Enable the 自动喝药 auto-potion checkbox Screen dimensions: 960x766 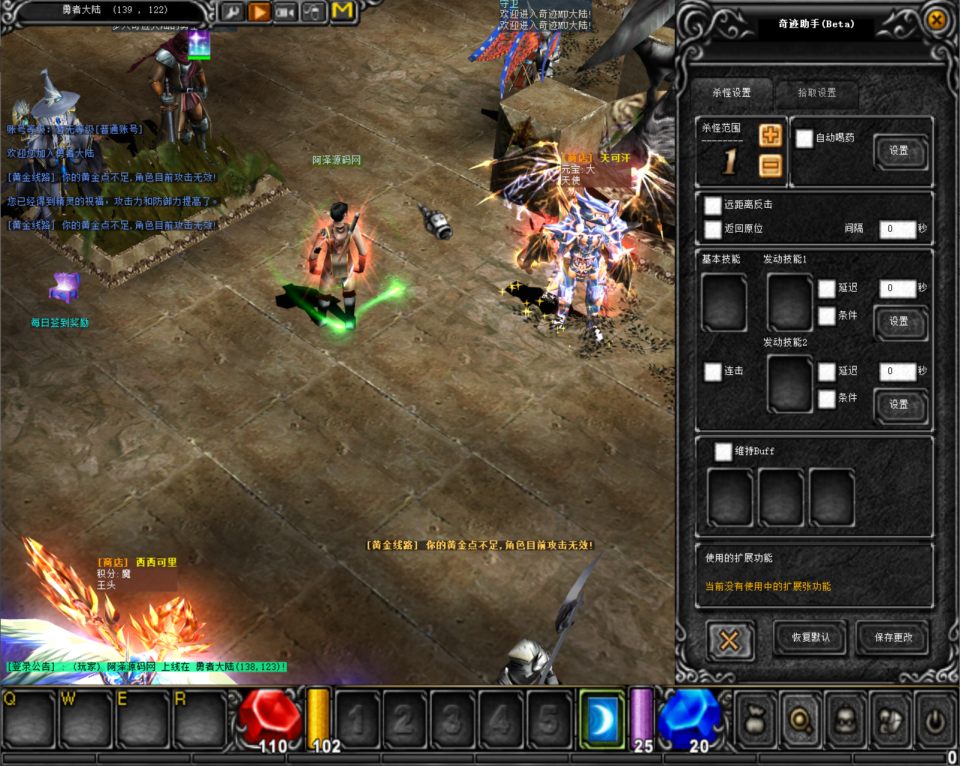point(804,139)
